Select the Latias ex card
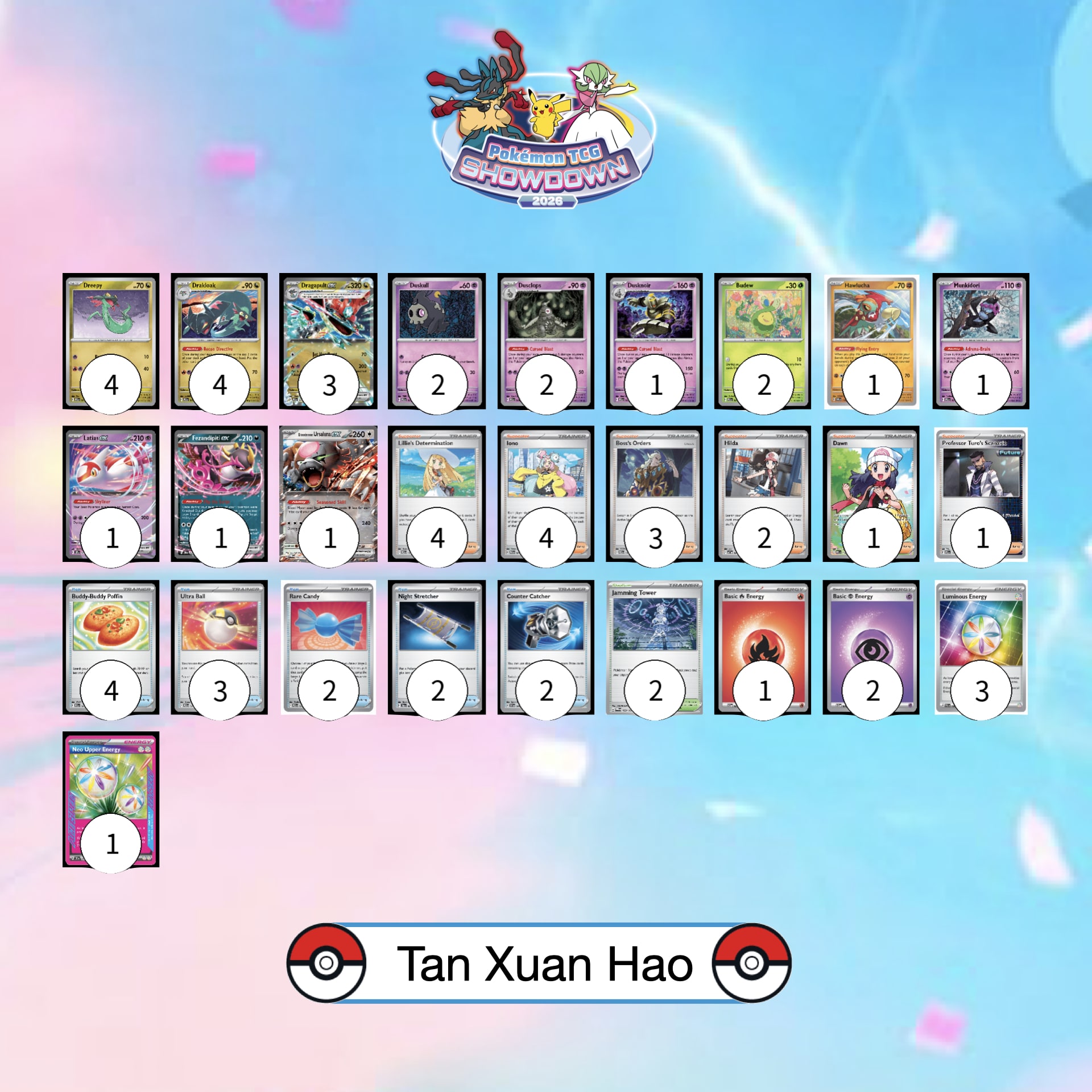The image size is (1092, 1092). (110, 478)
